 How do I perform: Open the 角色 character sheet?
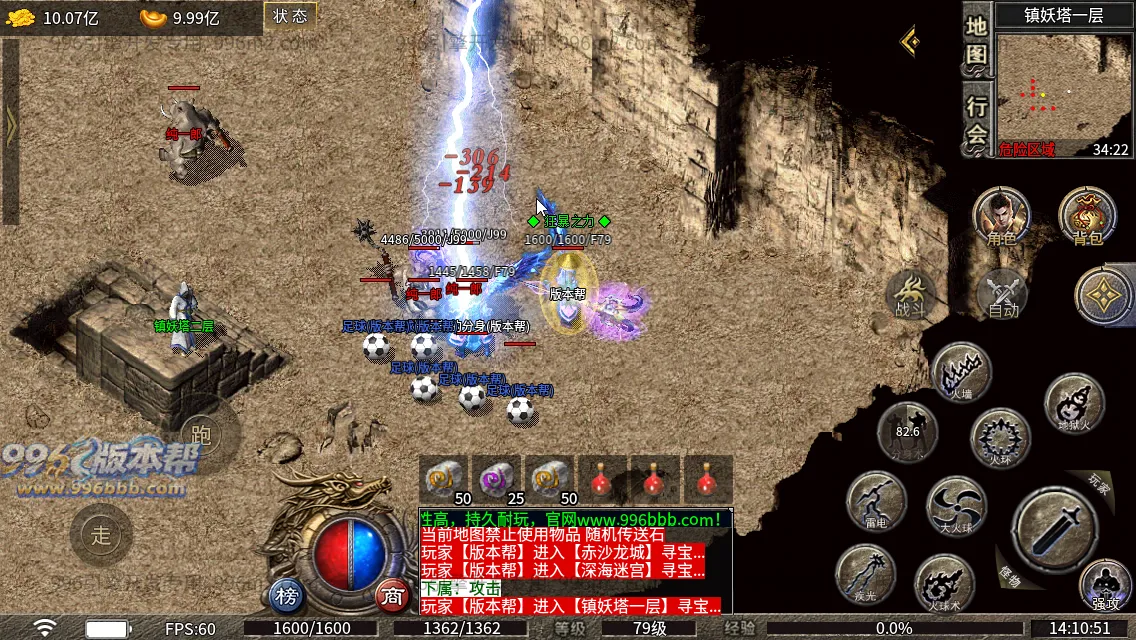[1001, 216]
